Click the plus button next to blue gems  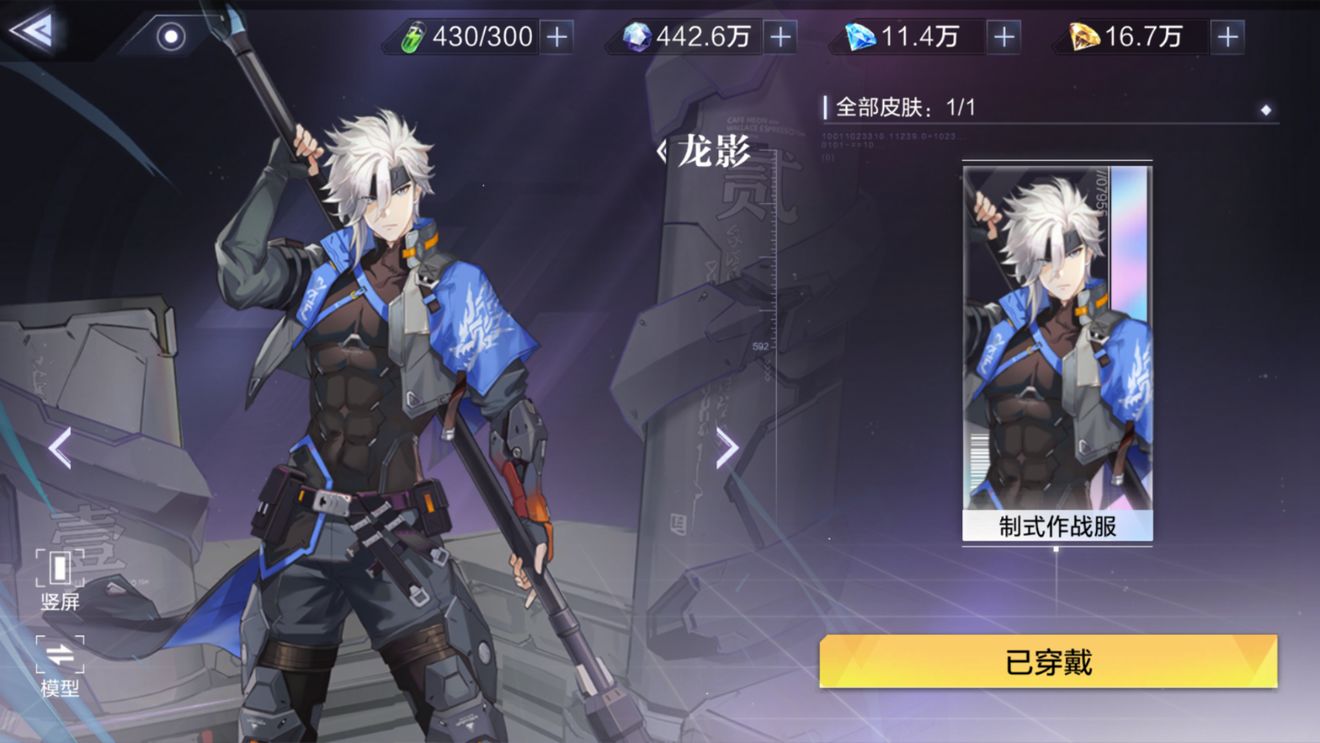1002,36
